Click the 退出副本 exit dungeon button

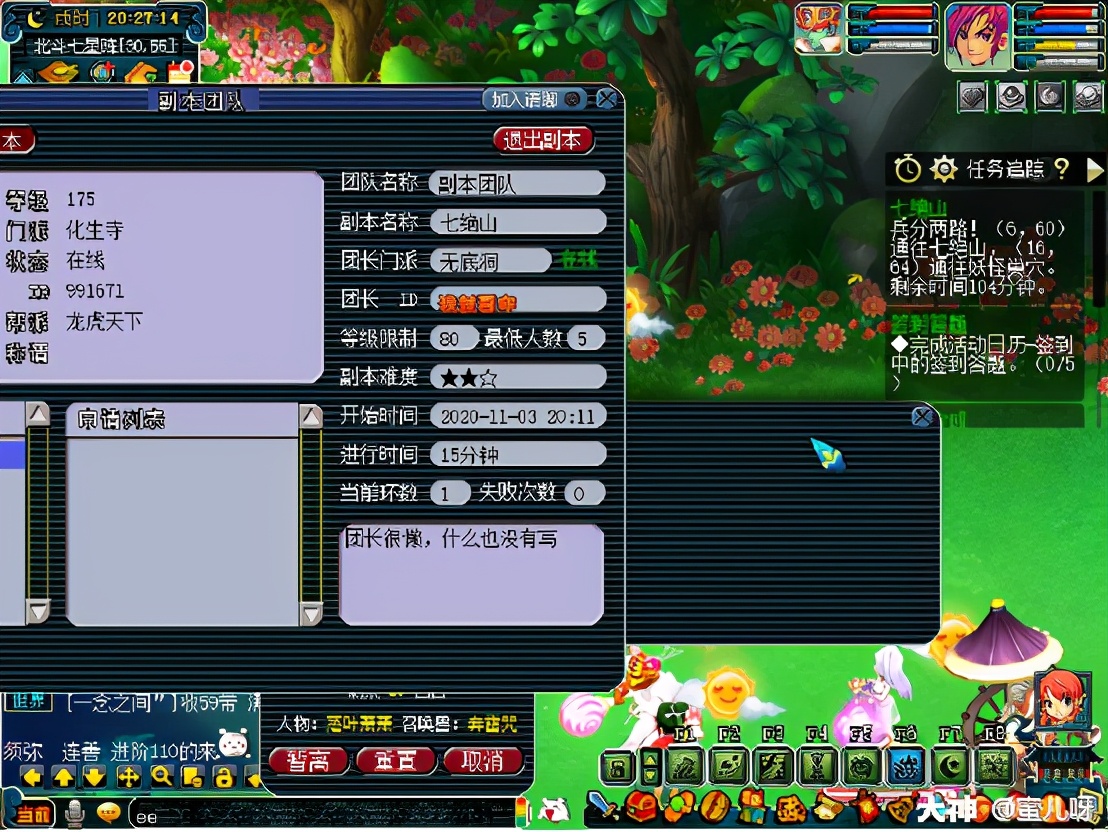(x=543, y=140)
